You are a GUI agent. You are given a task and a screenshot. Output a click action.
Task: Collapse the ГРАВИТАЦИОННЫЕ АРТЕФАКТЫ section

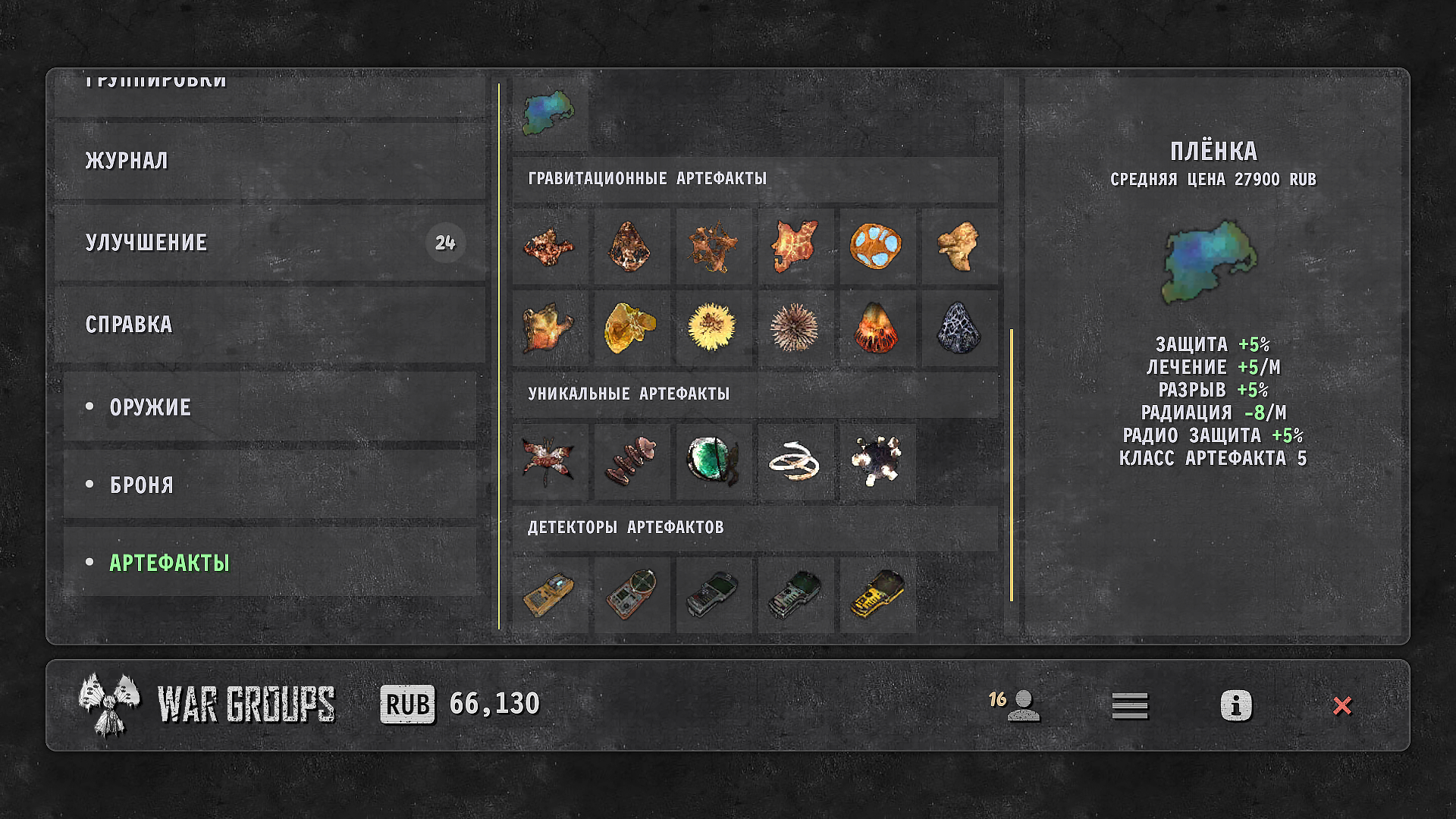tap(646, 179)
